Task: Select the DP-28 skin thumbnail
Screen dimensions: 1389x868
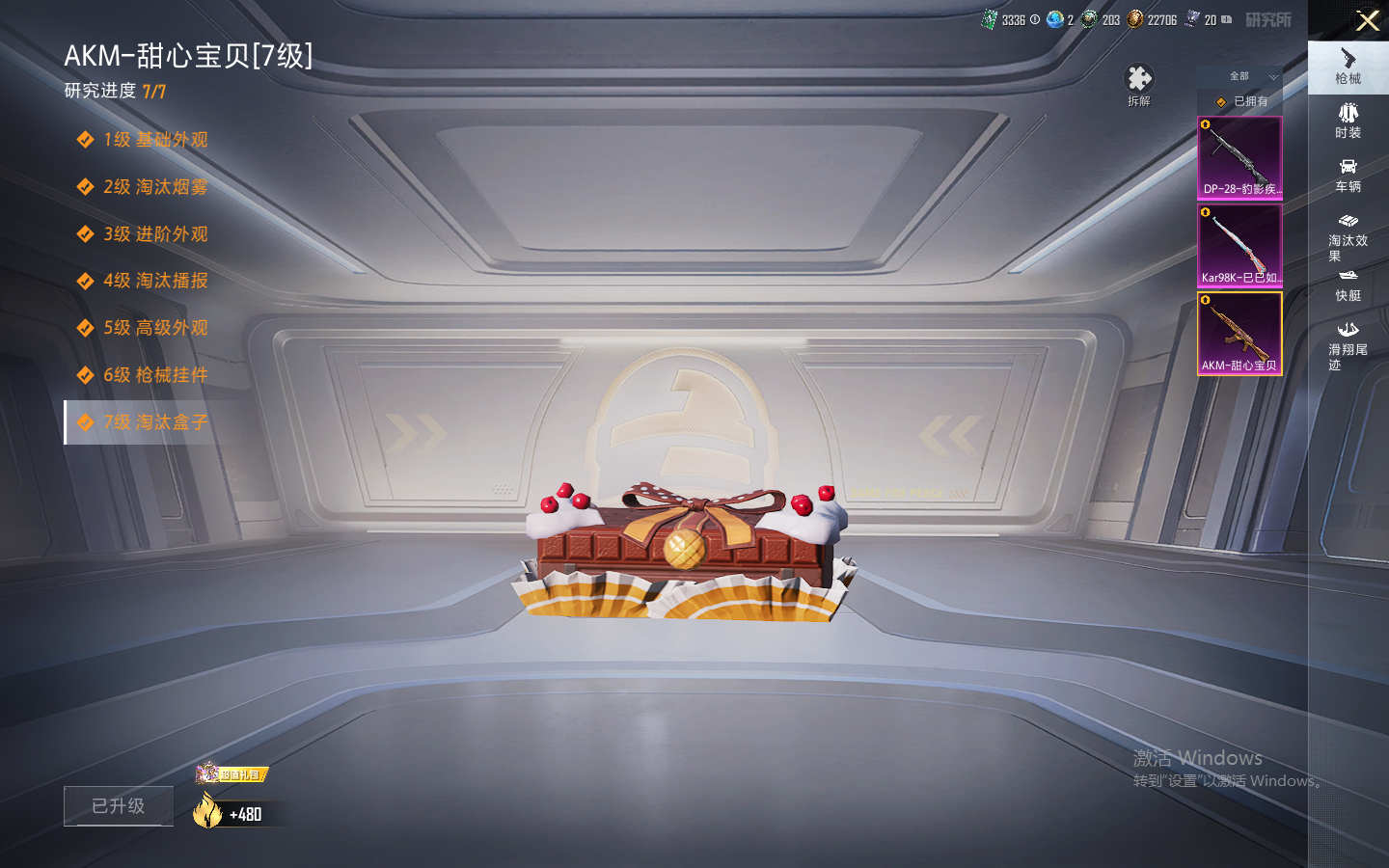Action: click(x=1239, y=158)
